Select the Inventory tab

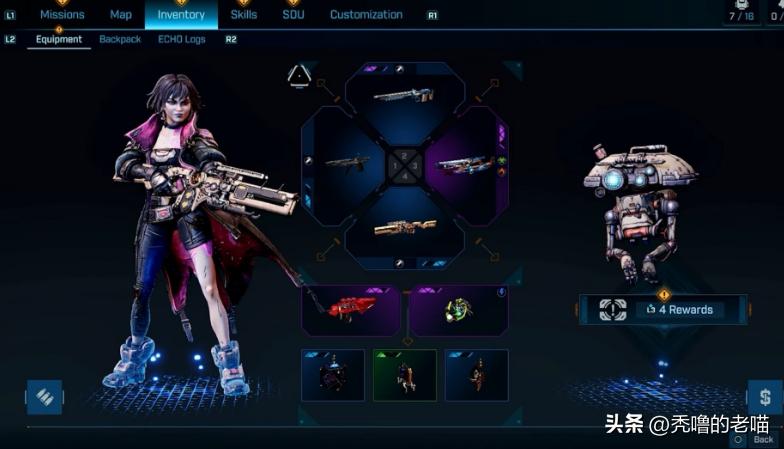point(181,15)
